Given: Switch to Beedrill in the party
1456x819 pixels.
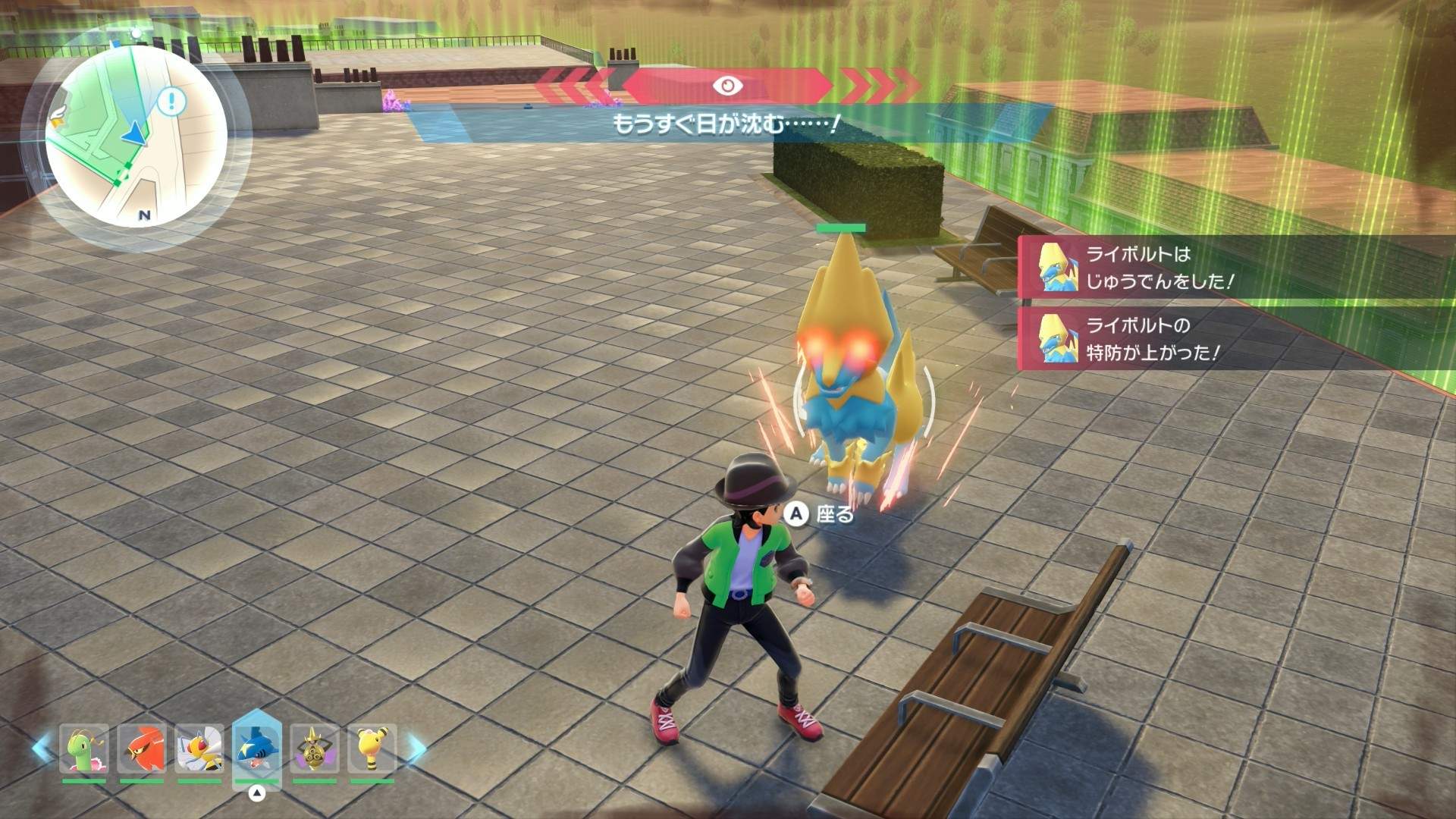Looking at the screenshot, I should (x=199, y=749).
